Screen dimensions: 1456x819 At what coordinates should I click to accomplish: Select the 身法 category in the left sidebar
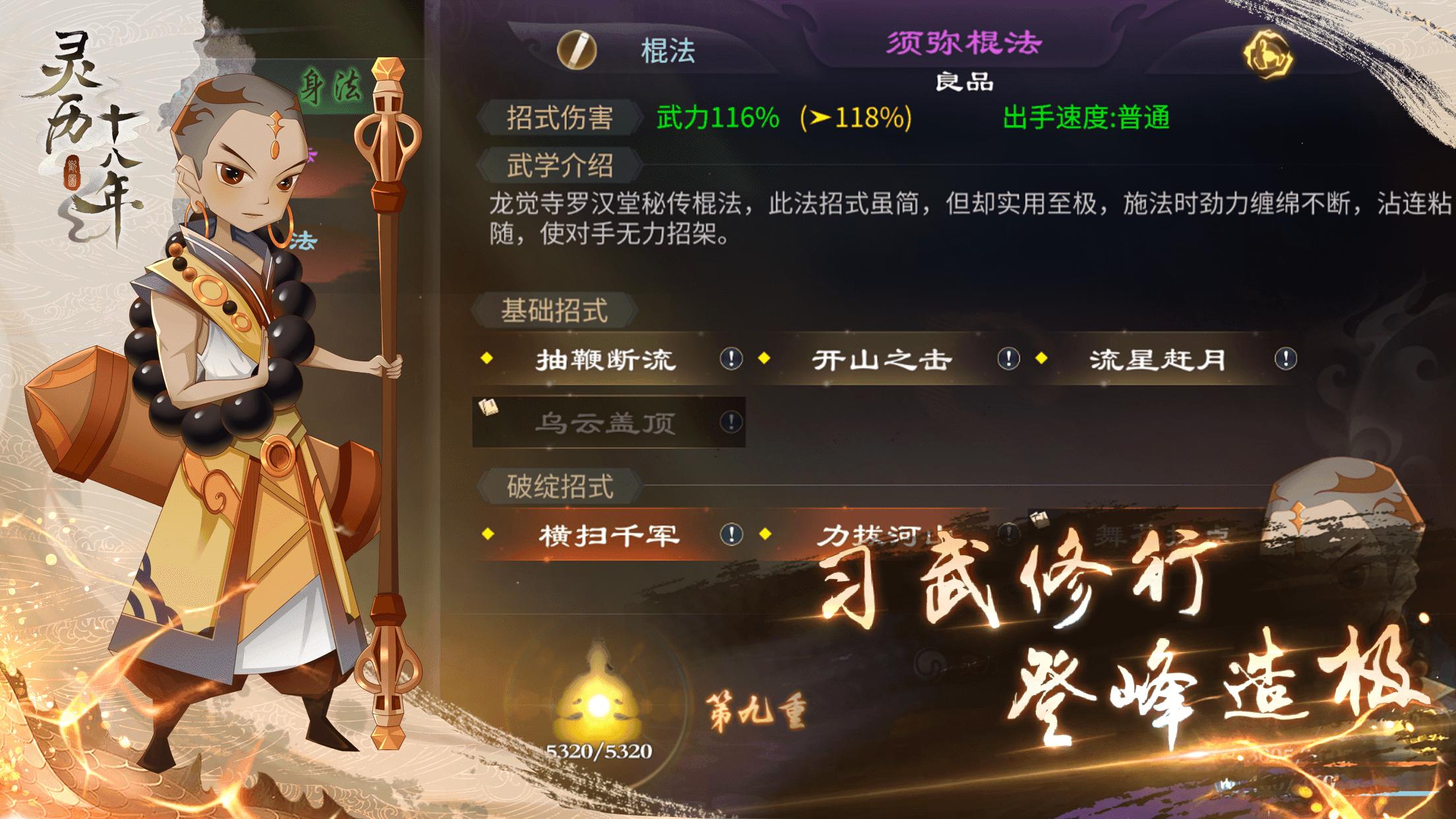pos(330,83)
